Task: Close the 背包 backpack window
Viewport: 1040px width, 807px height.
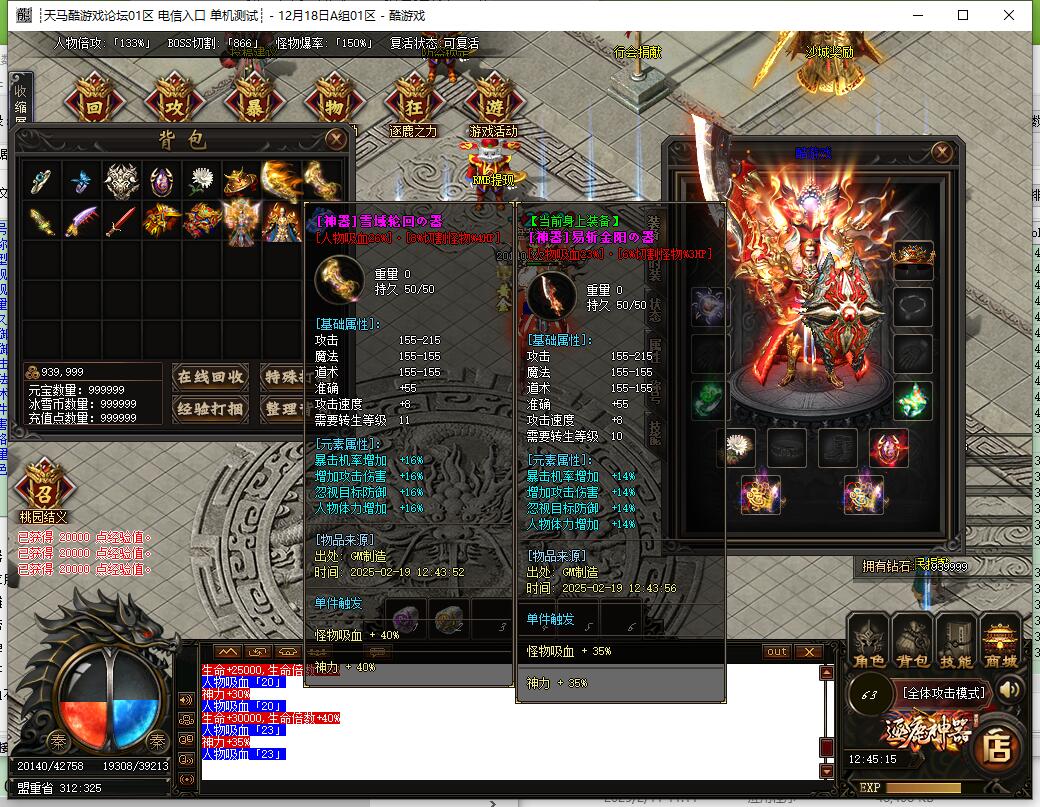Action: click(x=333, y=138)
